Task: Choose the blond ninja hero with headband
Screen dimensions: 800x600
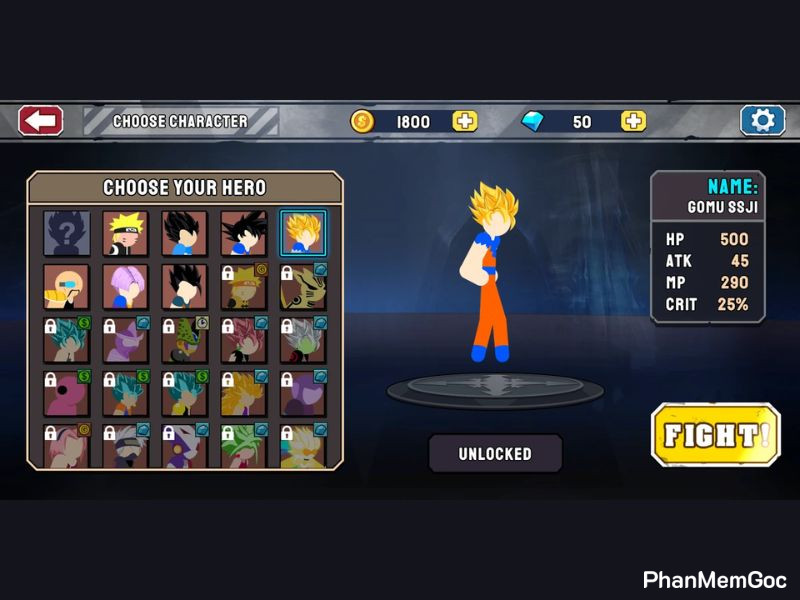Action: pos(126,233)
